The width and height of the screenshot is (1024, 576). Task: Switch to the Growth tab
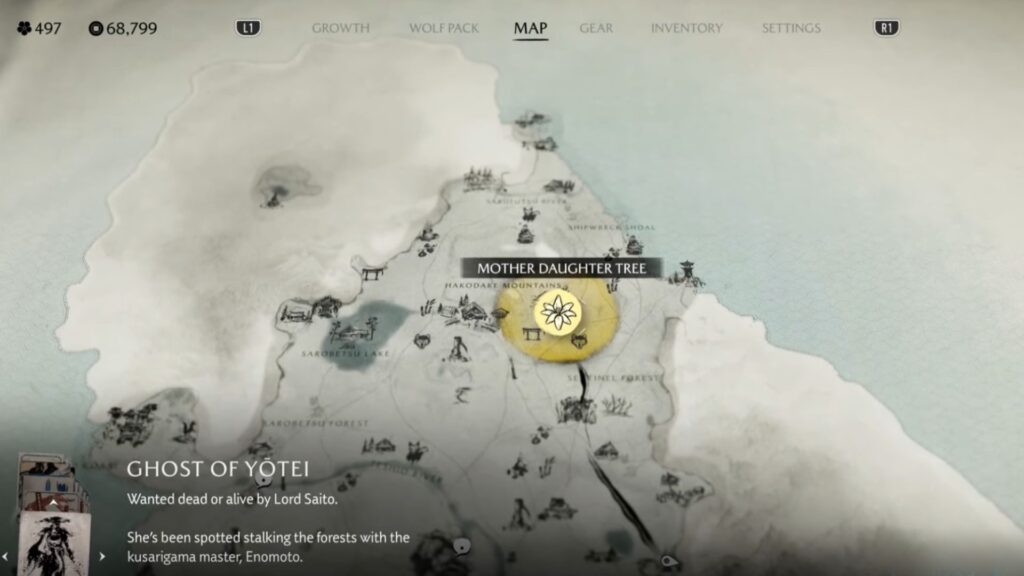click(x=340, y=28)
